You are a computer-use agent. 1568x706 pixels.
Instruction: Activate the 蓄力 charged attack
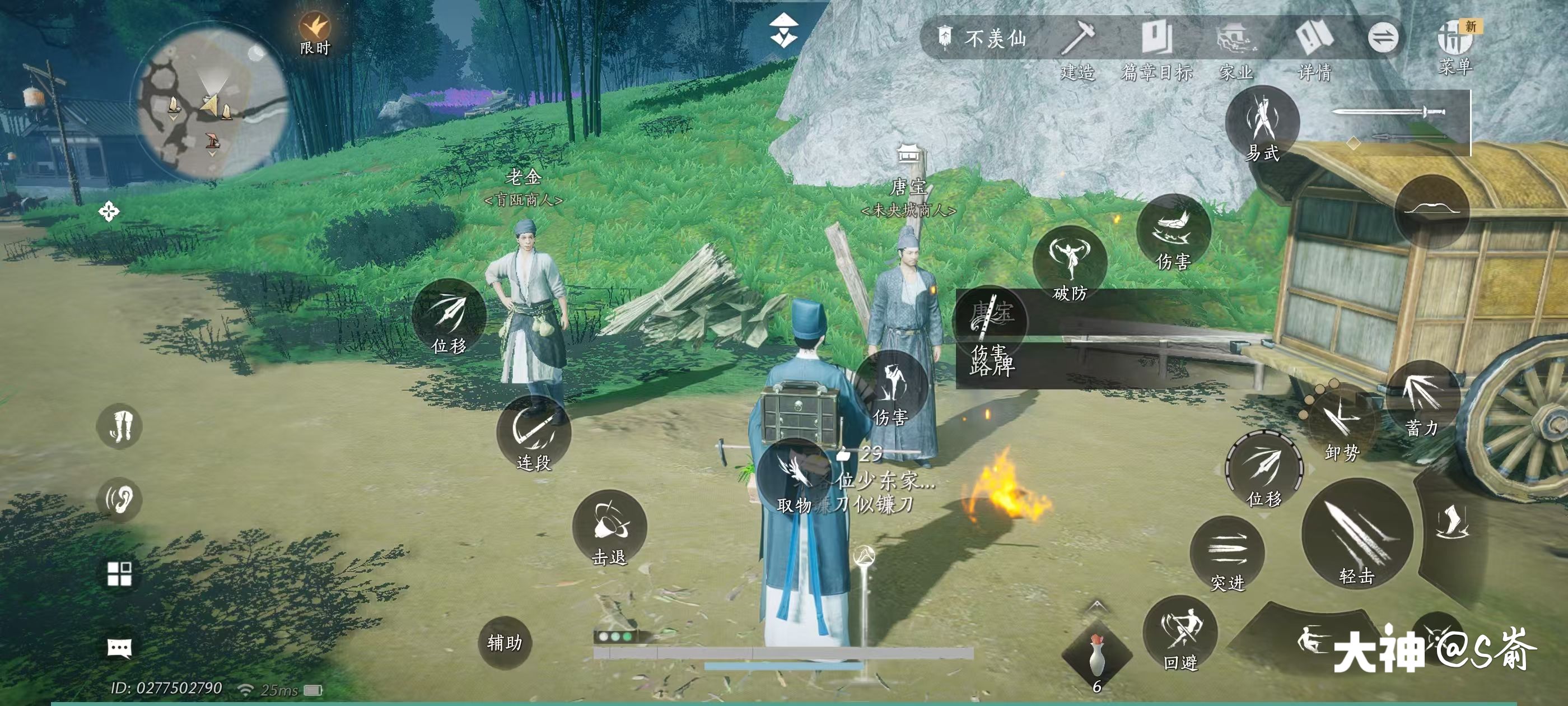pos(1422,398)
